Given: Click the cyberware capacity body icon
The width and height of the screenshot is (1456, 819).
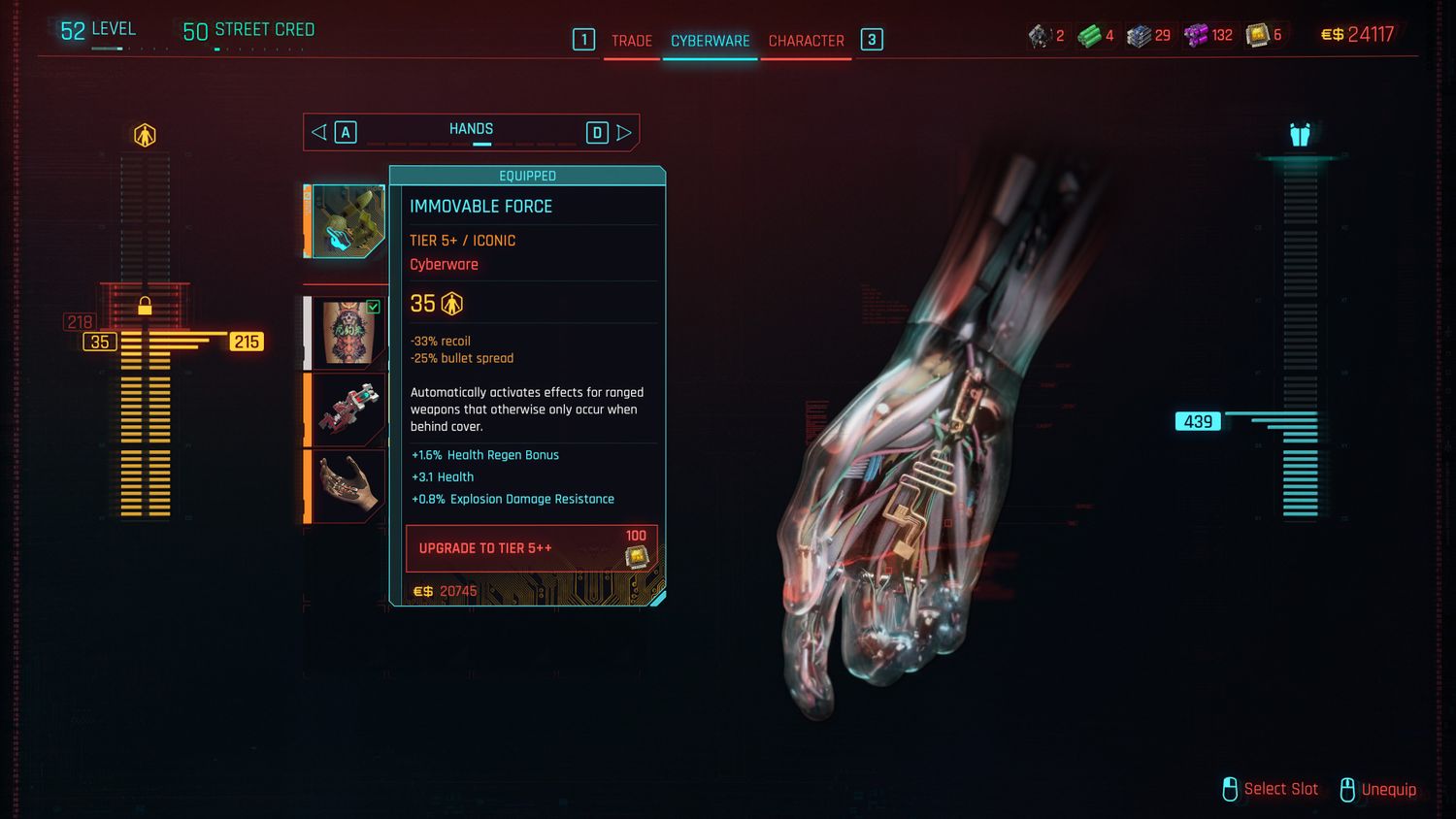Looking at the screenshot, I should 145,135.
